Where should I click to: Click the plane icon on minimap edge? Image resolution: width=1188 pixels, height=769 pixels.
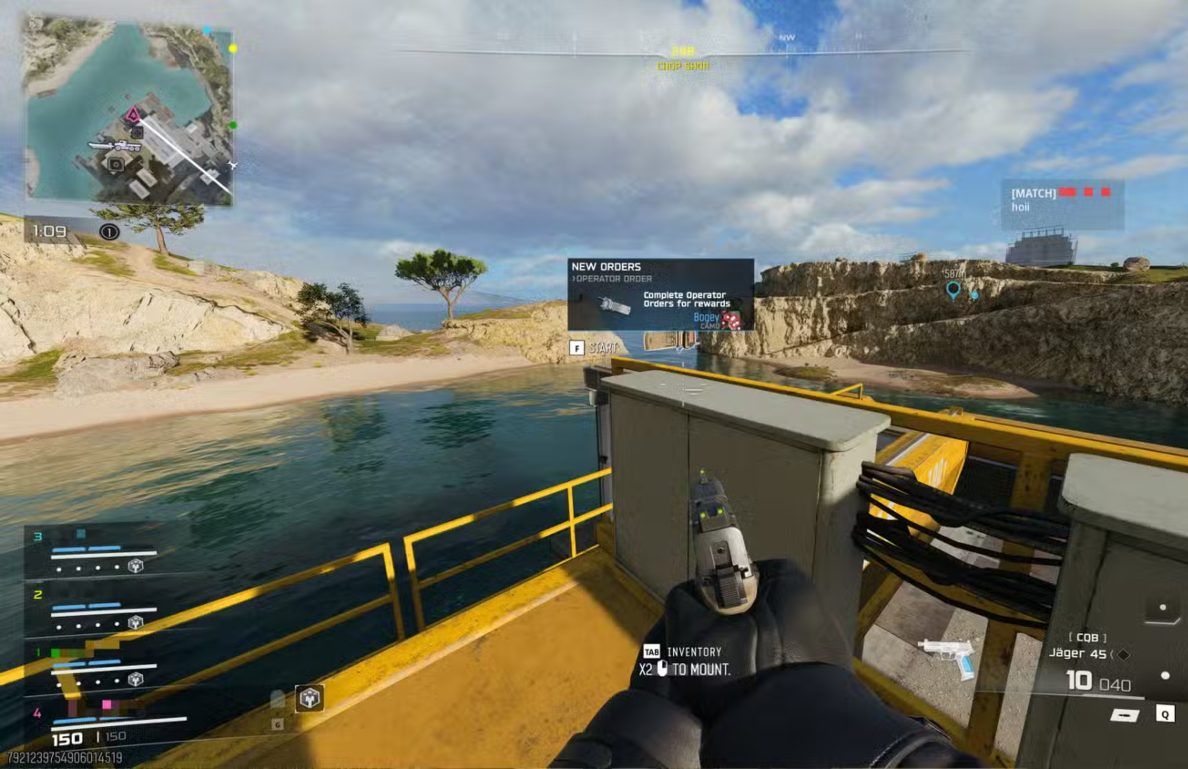tap(232, 164)
